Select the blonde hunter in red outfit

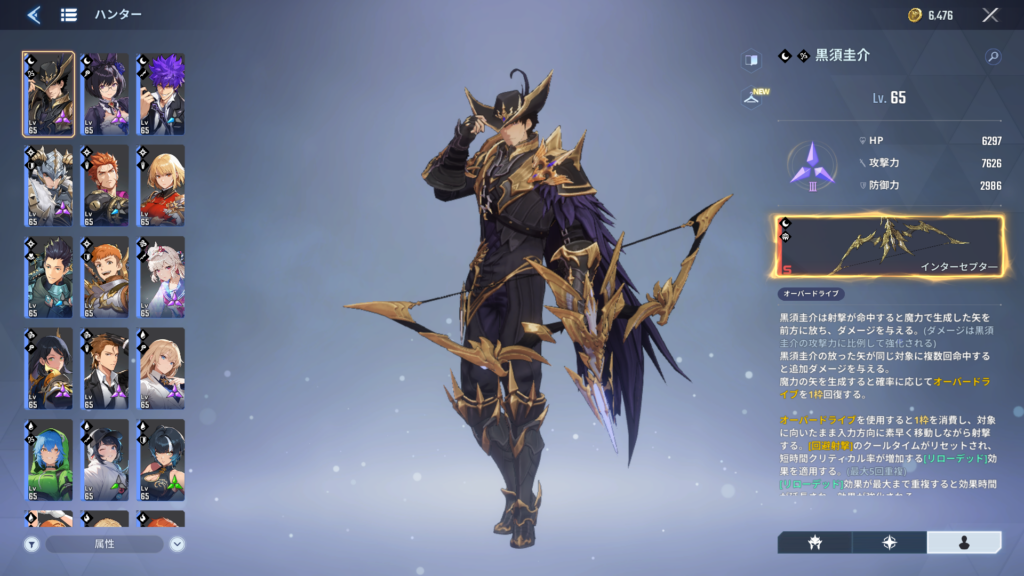coord(160,185)
